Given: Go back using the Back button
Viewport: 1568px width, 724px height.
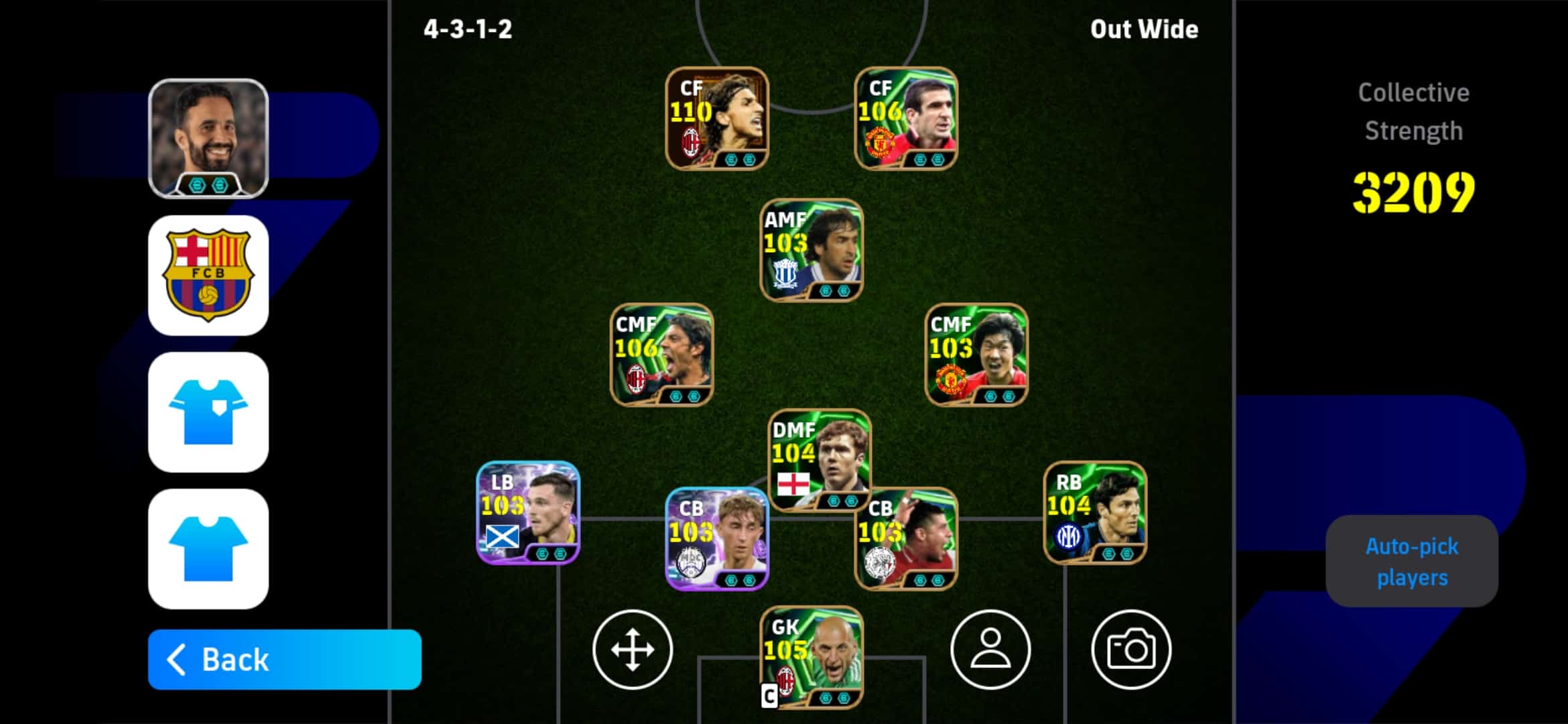Looking at the screenshot, I should point(284,660).
